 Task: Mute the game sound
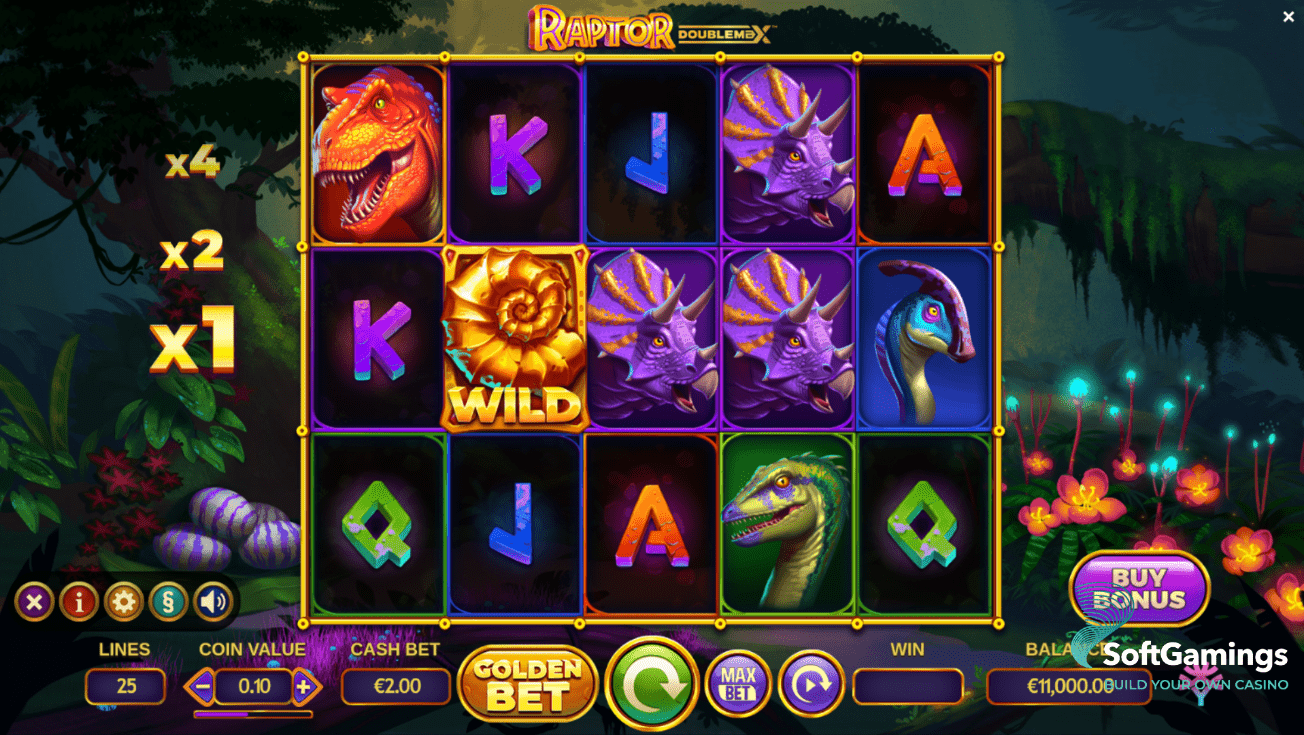pos(212,602)
